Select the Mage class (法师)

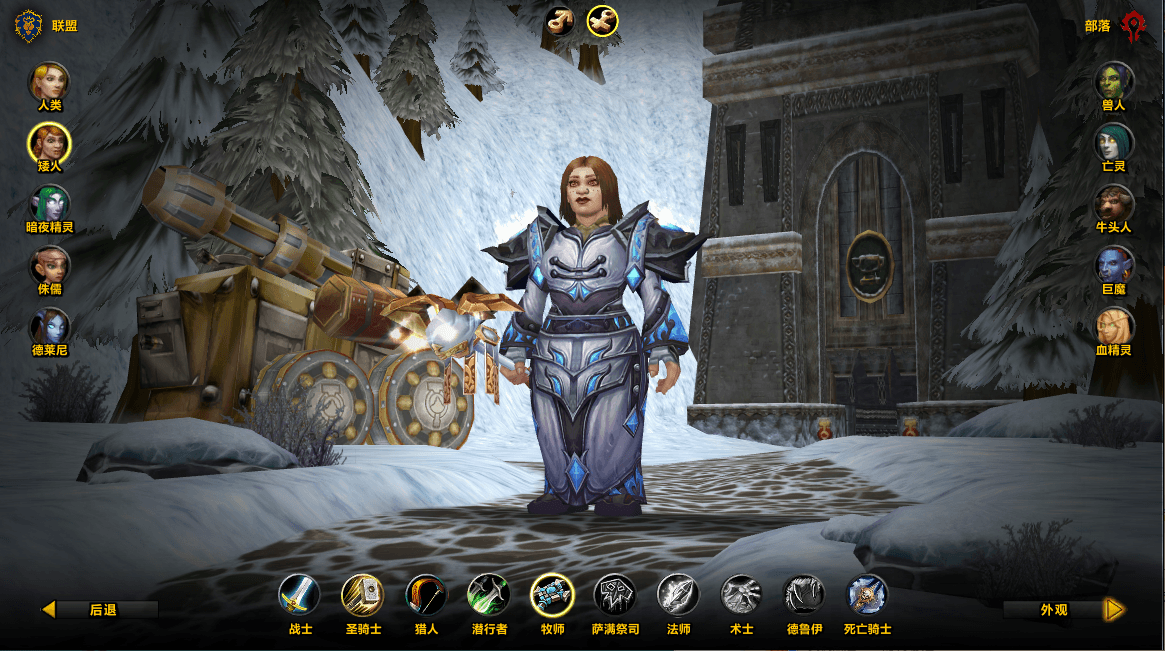point(678,594)
